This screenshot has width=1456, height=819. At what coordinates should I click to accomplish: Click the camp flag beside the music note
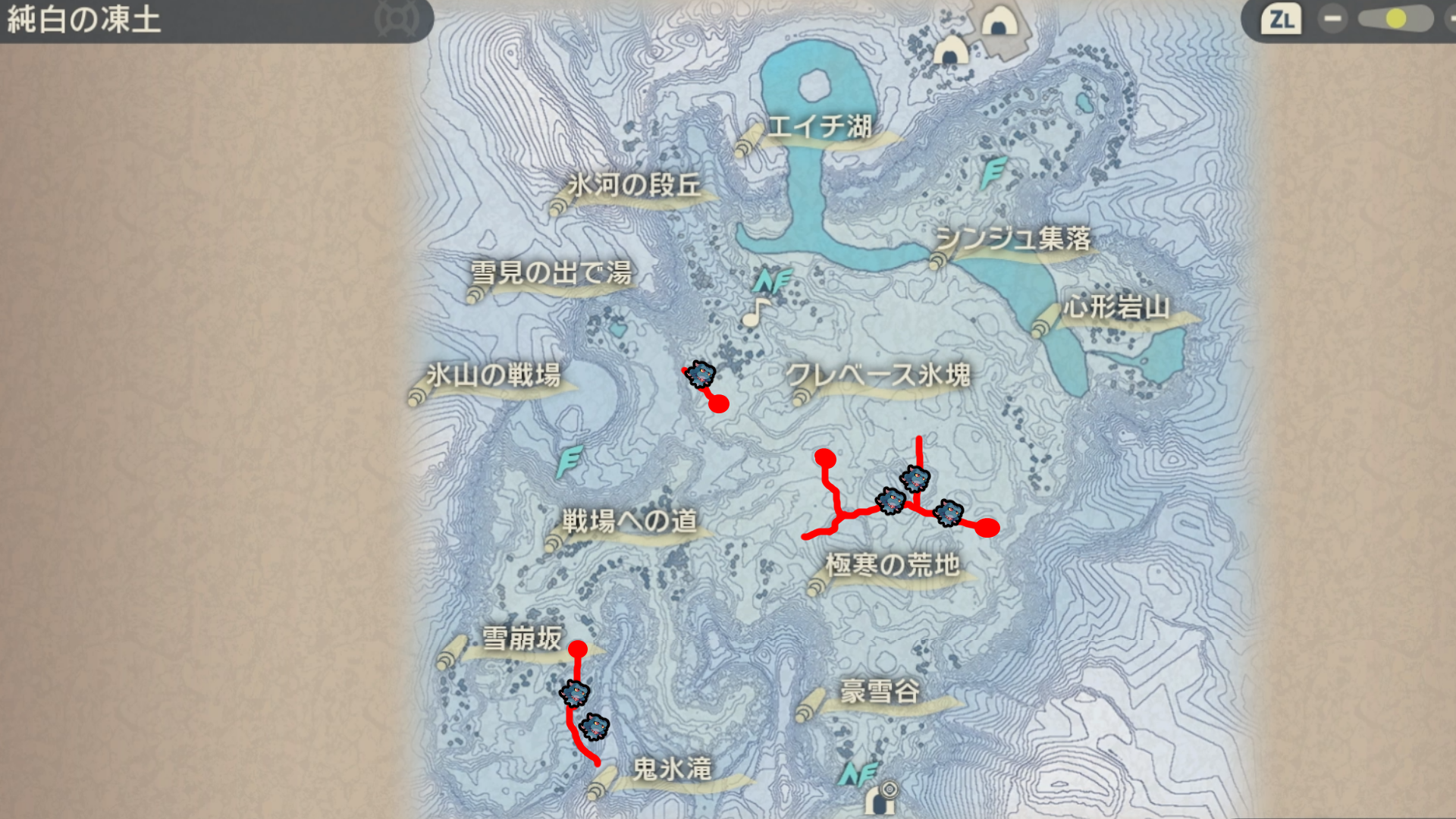click(x=773, y=281)
